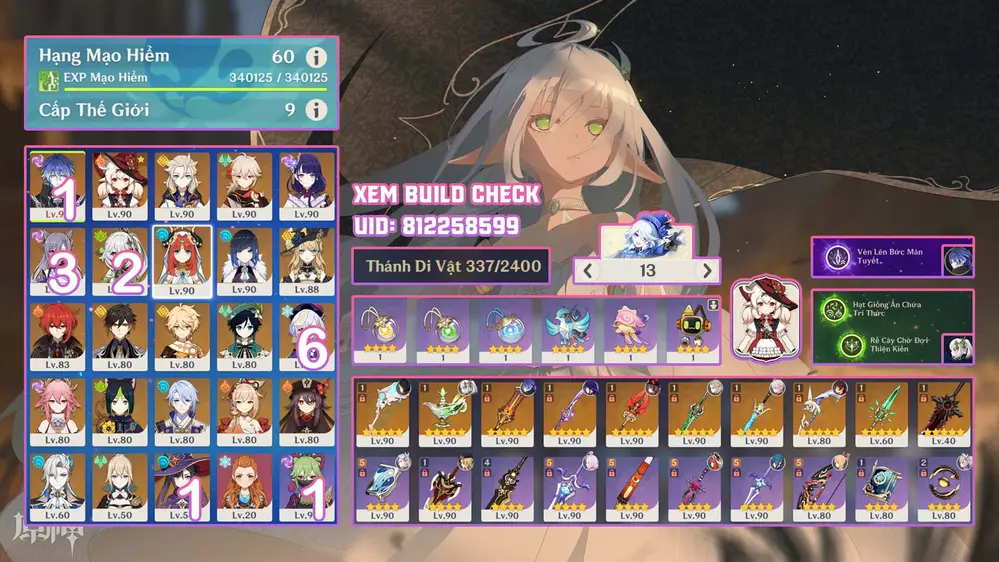Open the Adventure Rank info icon

coord(316,58)
